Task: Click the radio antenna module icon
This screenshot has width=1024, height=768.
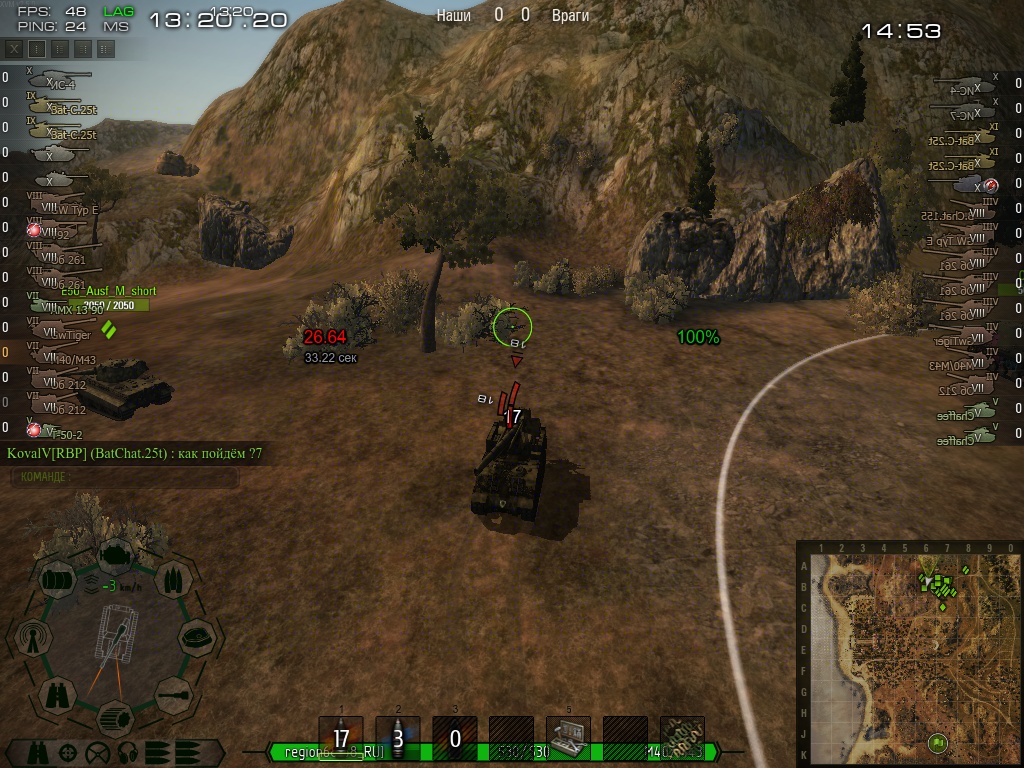Action: (32, 637)
